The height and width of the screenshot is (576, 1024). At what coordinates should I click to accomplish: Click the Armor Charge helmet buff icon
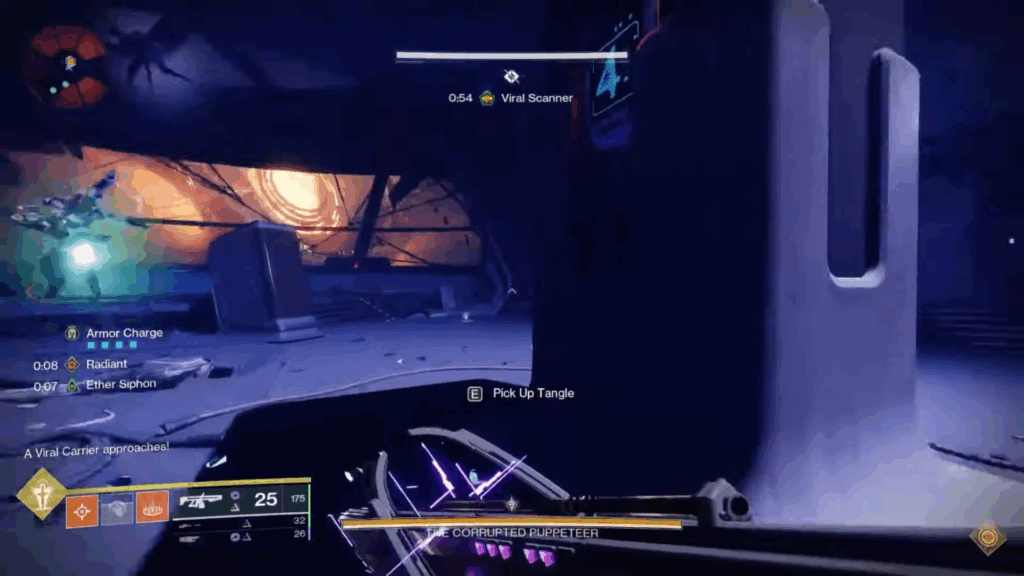[72, 333]
